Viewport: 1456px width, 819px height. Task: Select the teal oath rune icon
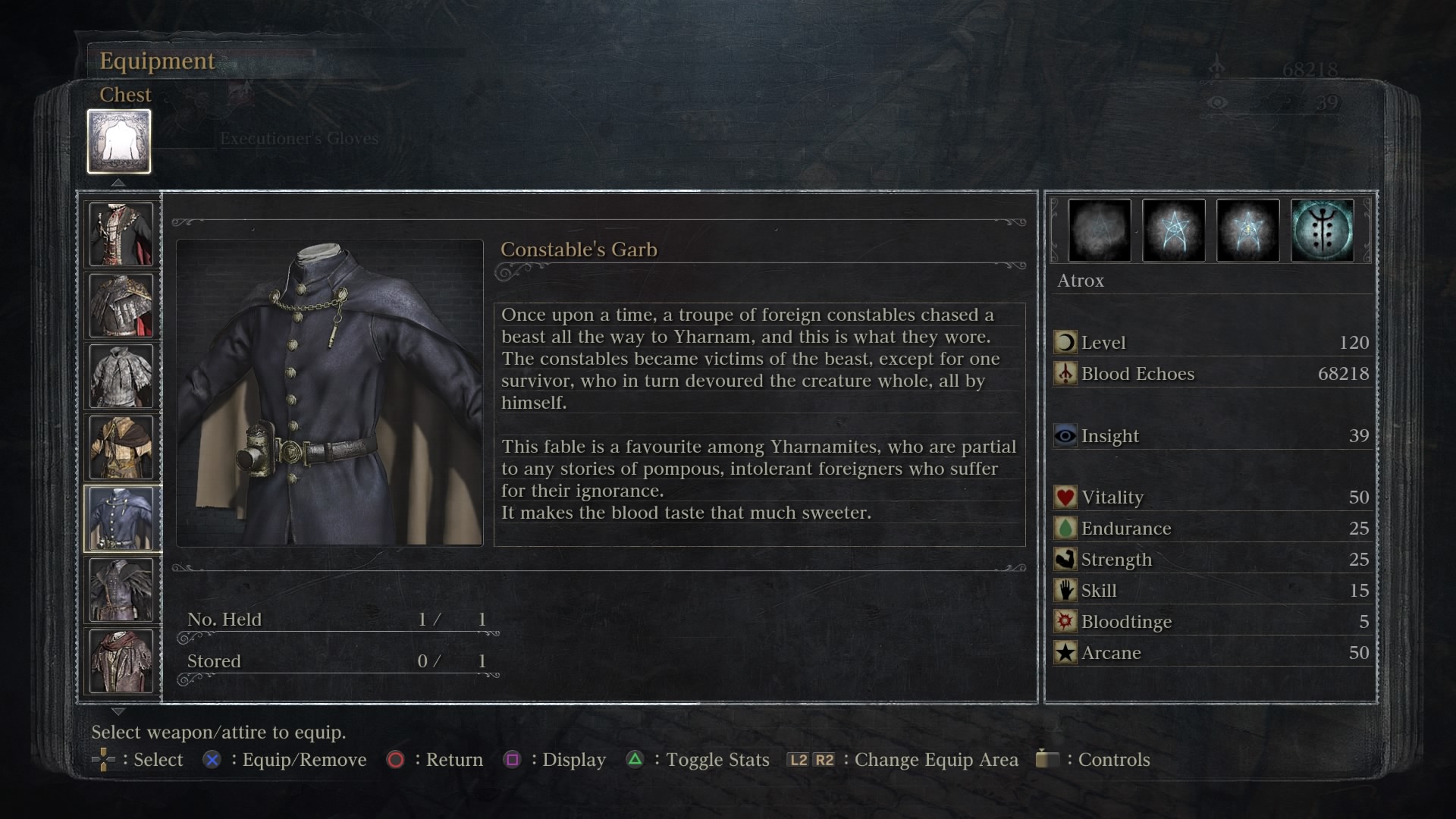(1322, 231)
